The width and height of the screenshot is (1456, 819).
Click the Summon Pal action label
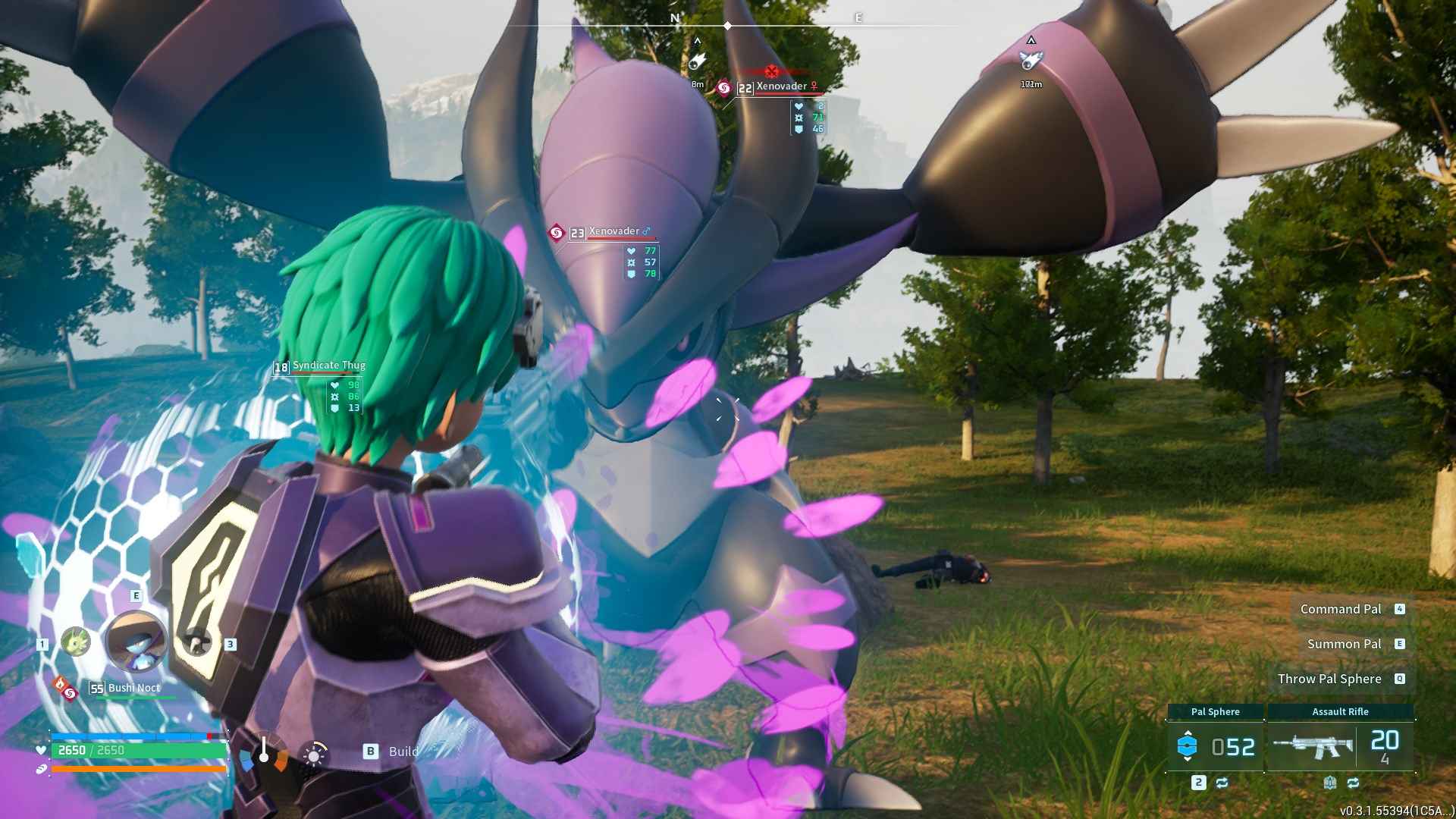[1344, 644]
